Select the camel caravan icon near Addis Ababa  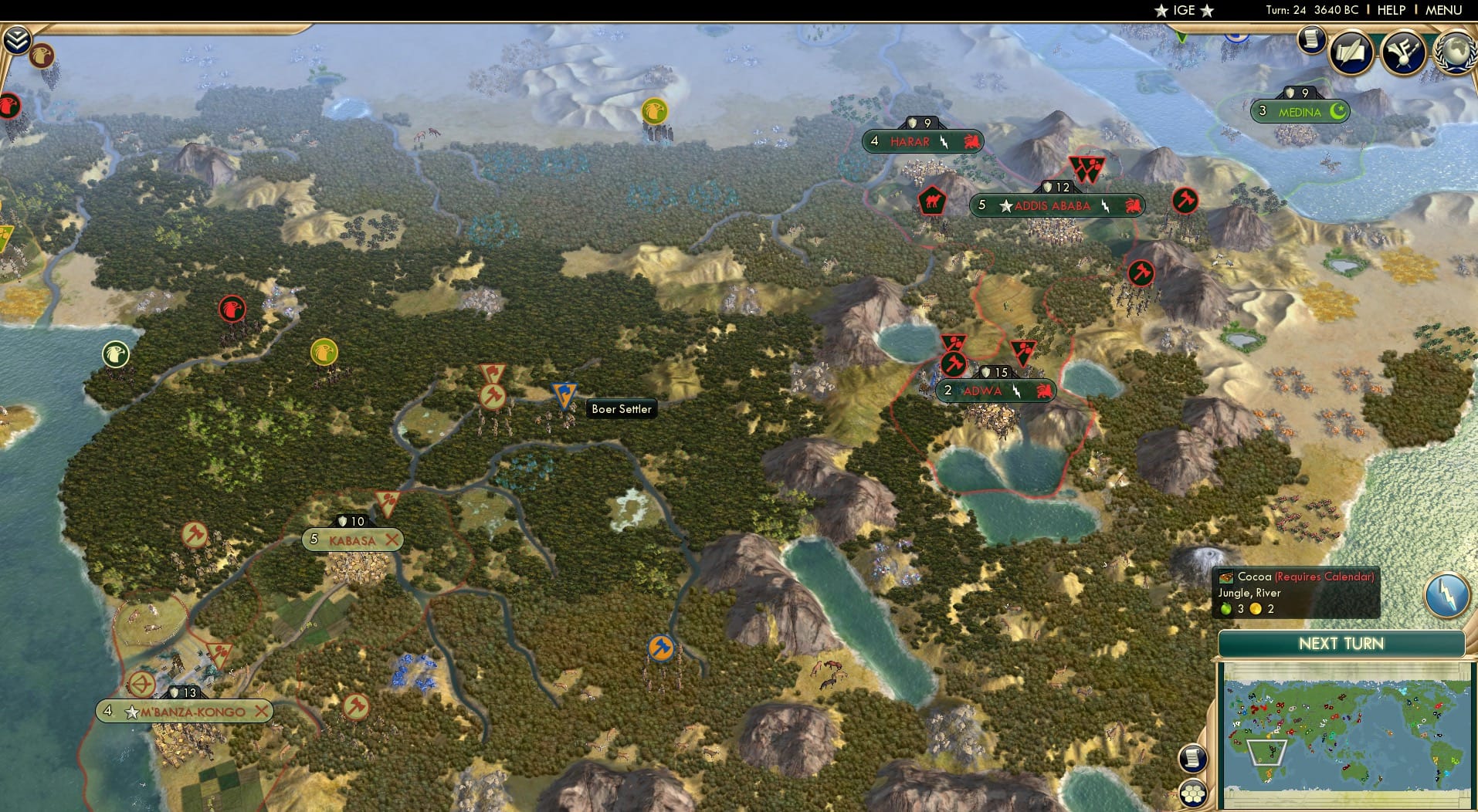point(931,199)
